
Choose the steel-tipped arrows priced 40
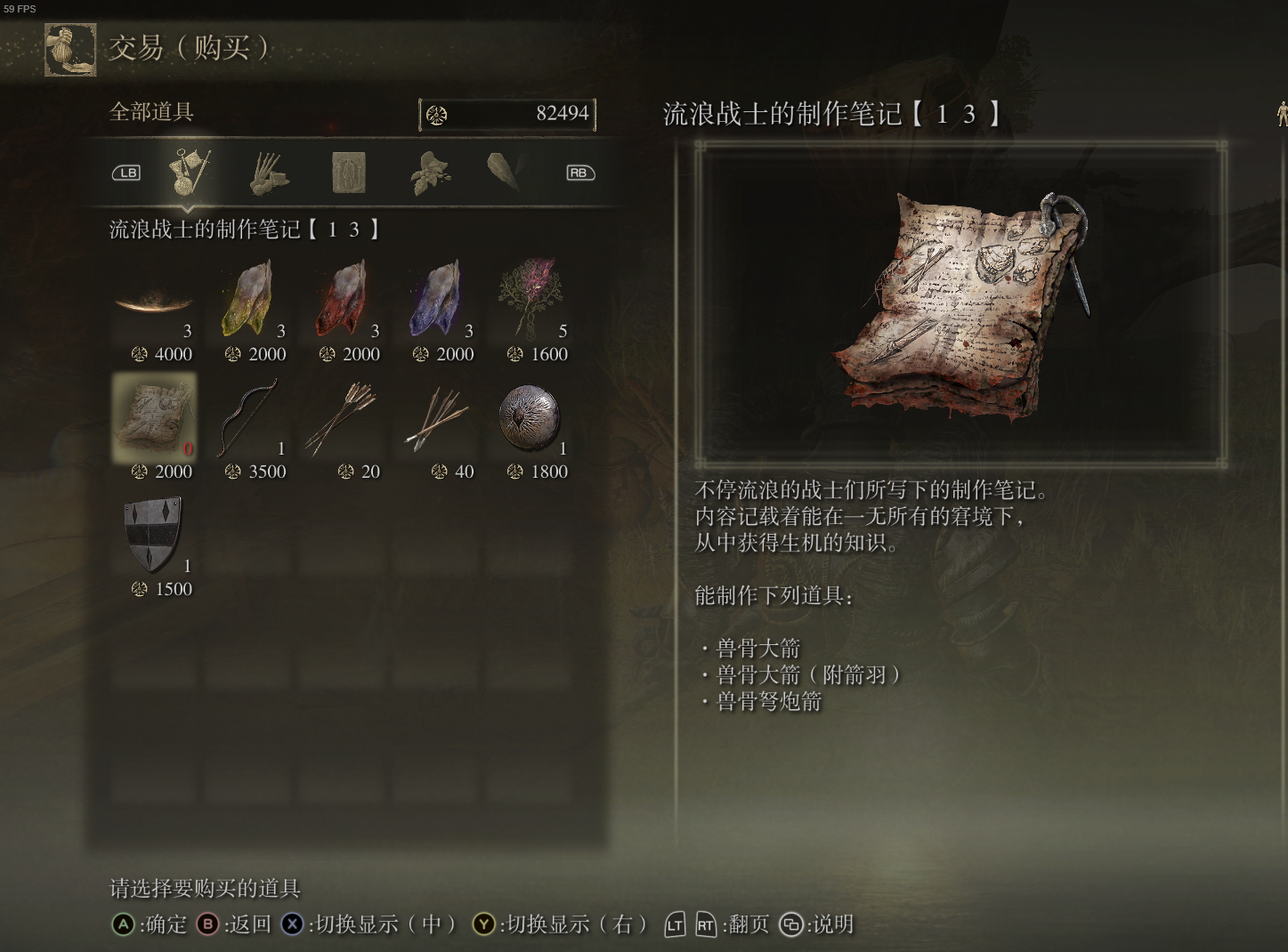(x=438, y=418)
